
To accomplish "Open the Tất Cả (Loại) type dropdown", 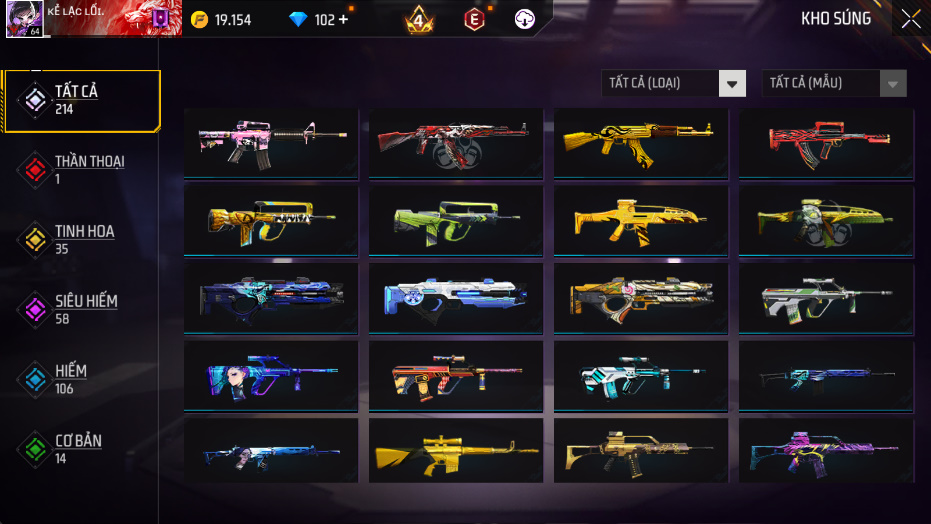I will coord(673,83).
